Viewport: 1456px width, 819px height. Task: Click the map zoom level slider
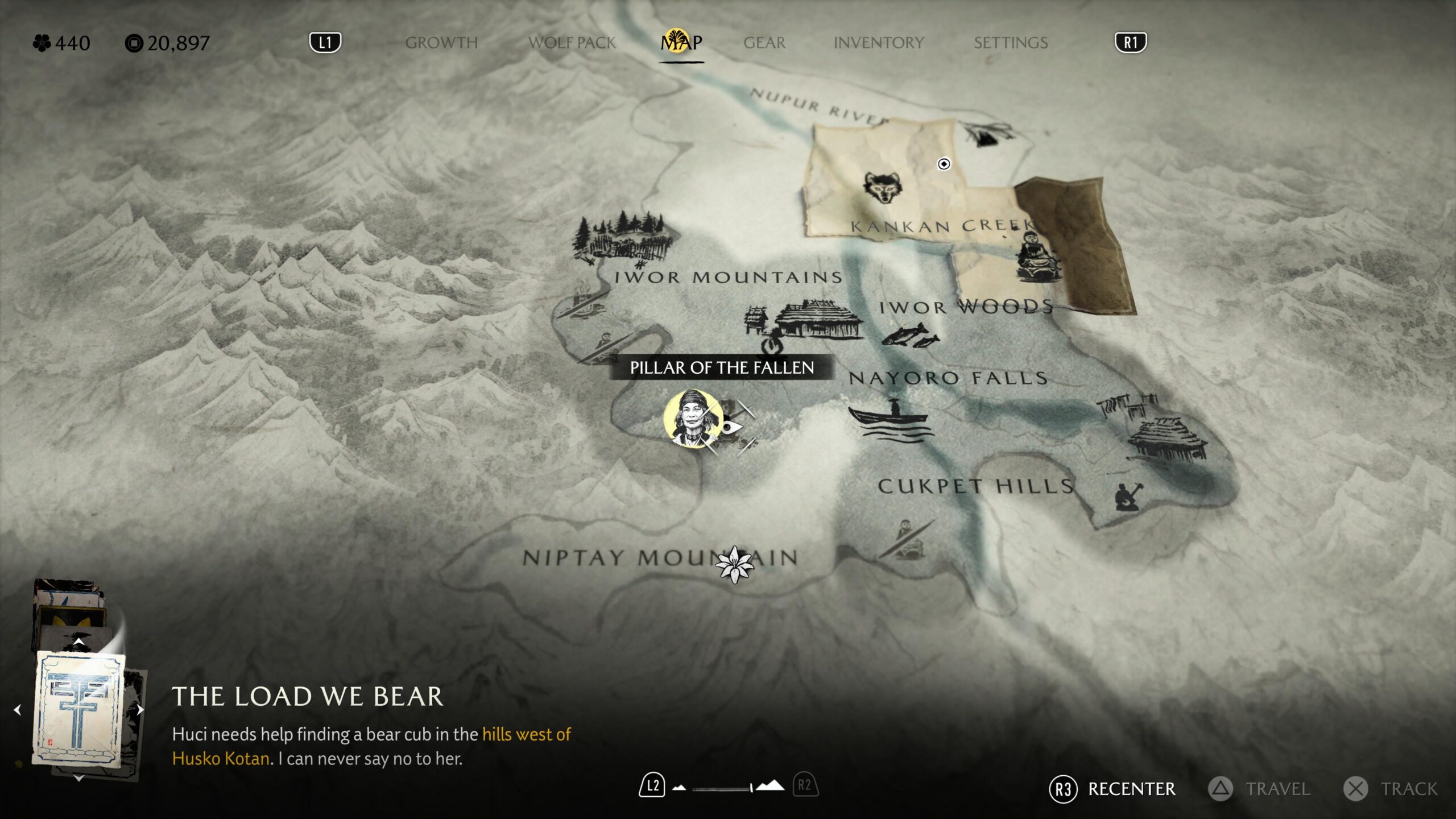[722, 788]
